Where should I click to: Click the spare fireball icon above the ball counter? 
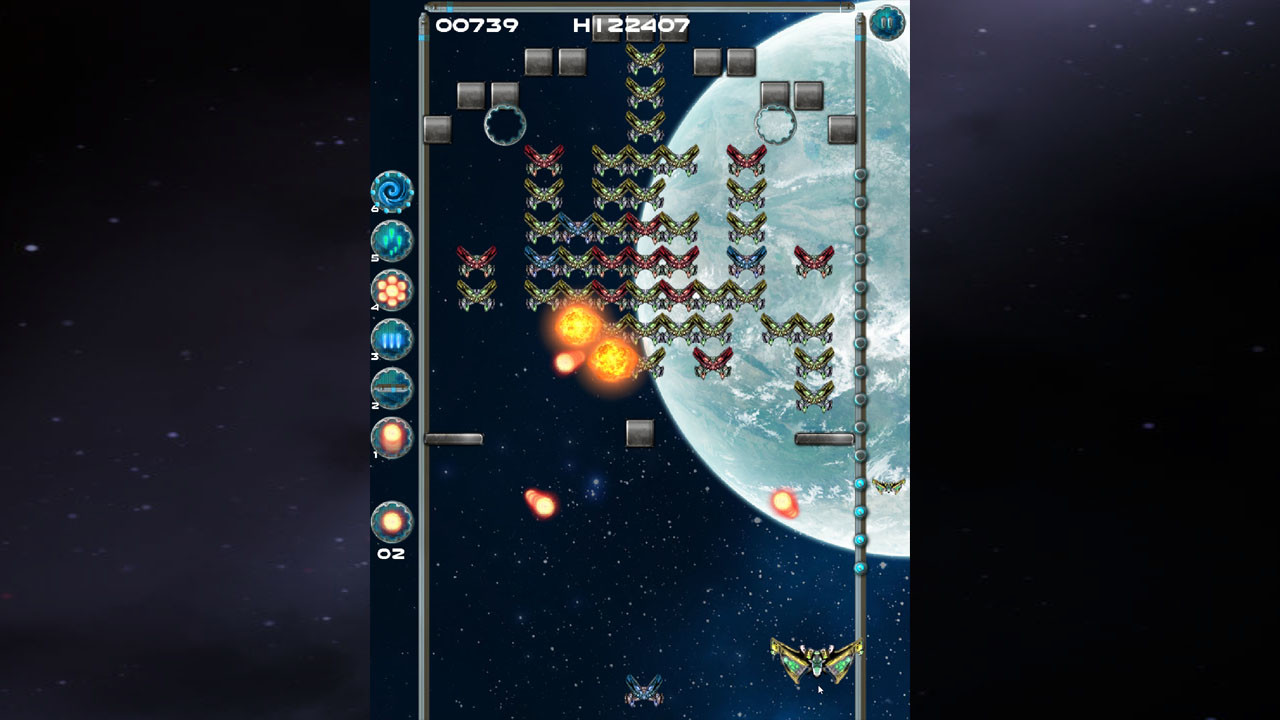[x=390, y=519]
